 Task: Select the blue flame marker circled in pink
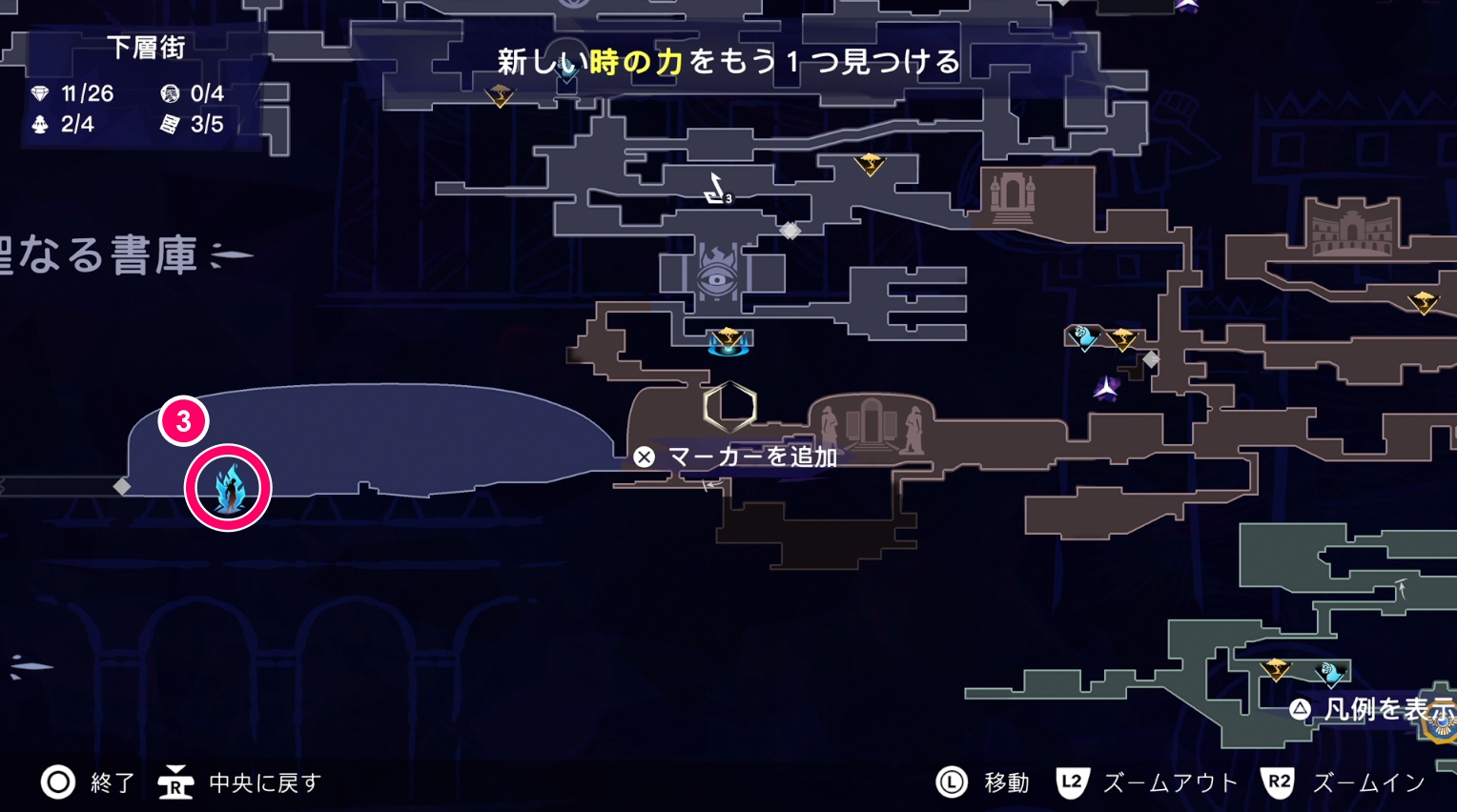[229, 488]
